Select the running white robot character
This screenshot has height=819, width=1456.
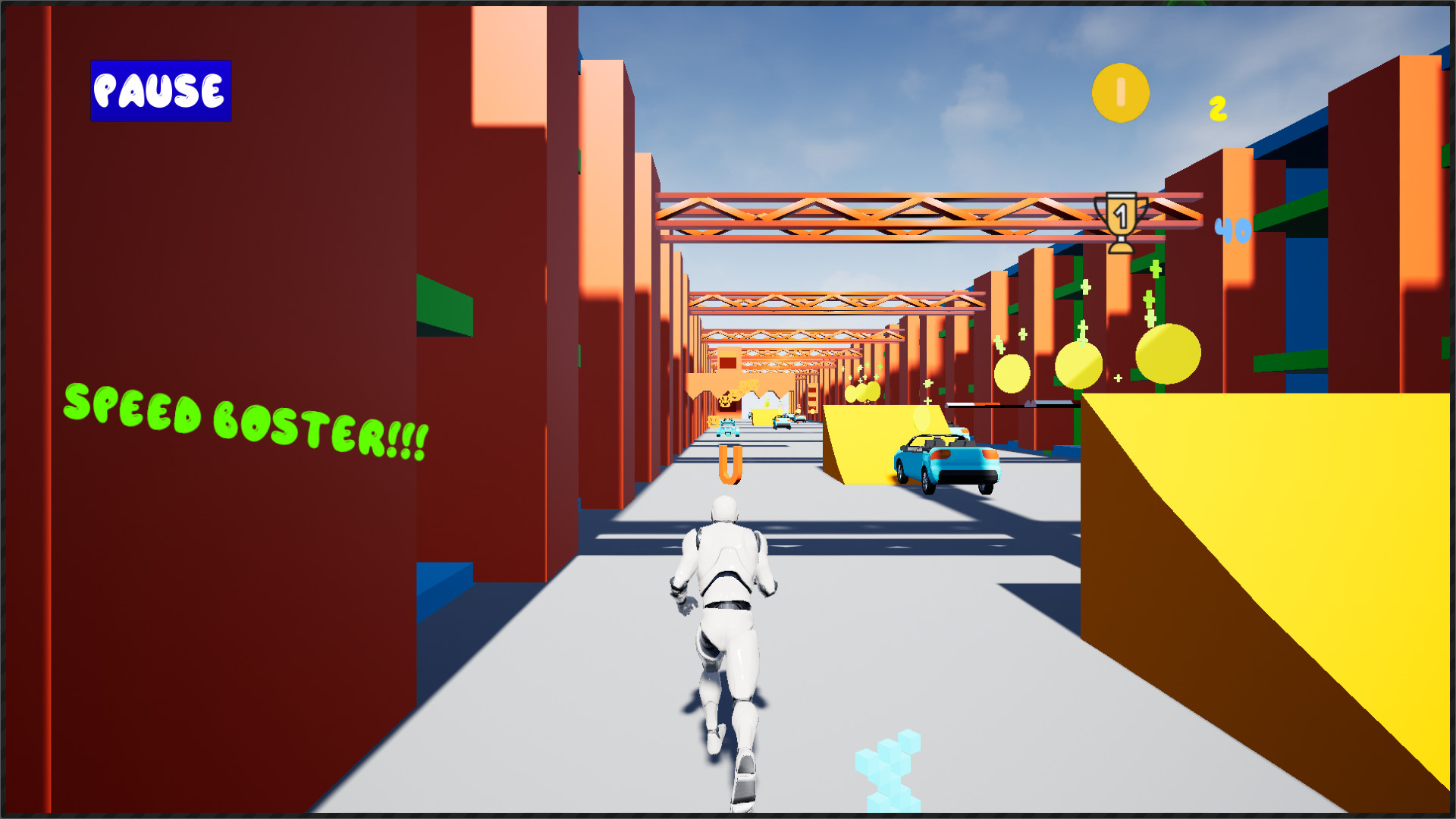coord(724,629)
